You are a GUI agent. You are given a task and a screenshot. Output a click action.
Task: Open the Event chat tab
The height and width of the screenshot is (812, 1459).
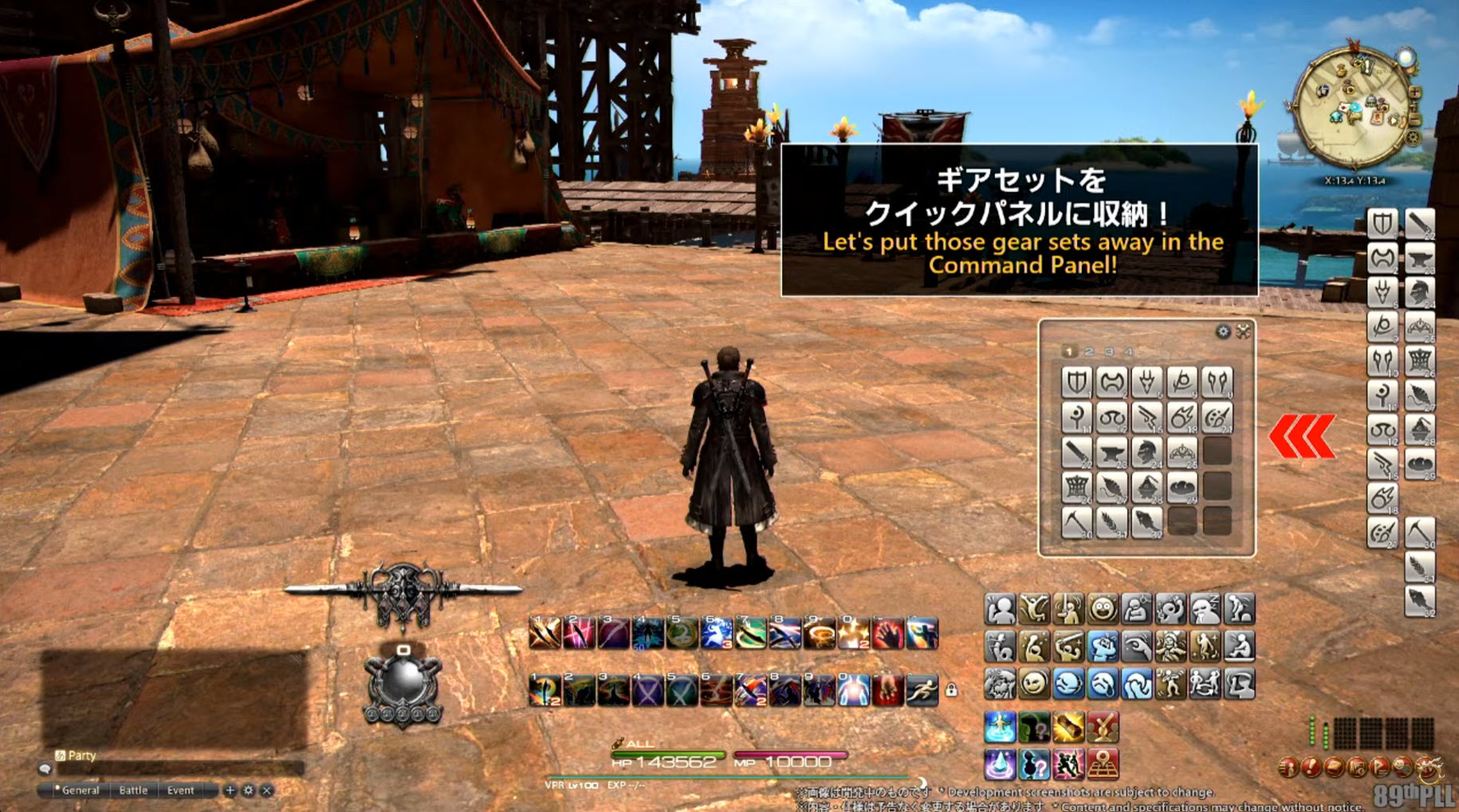(180, 790)
